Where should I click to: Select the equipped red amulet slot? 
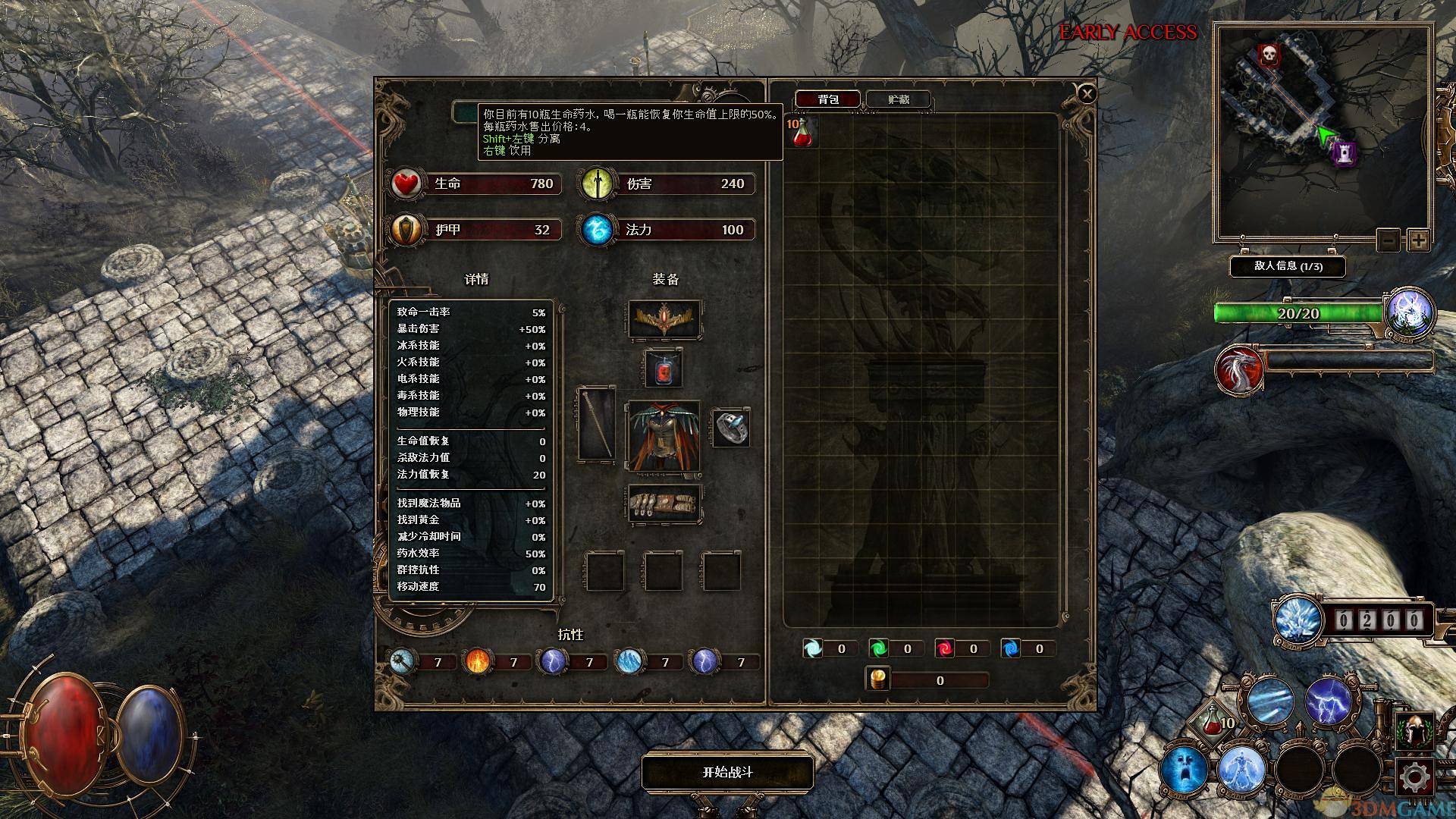click(663, 369)
